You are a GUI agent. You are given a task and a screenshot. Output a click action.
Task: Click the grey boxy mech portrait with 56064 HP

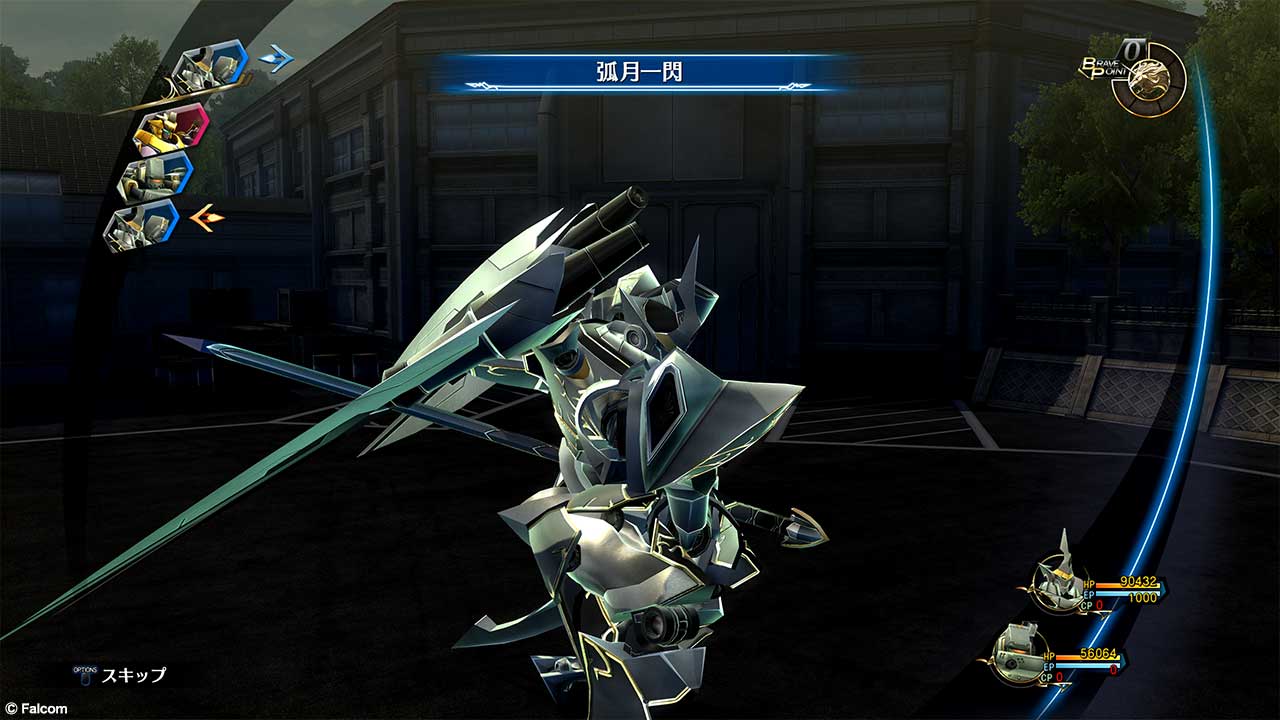tap(1022, 654)
